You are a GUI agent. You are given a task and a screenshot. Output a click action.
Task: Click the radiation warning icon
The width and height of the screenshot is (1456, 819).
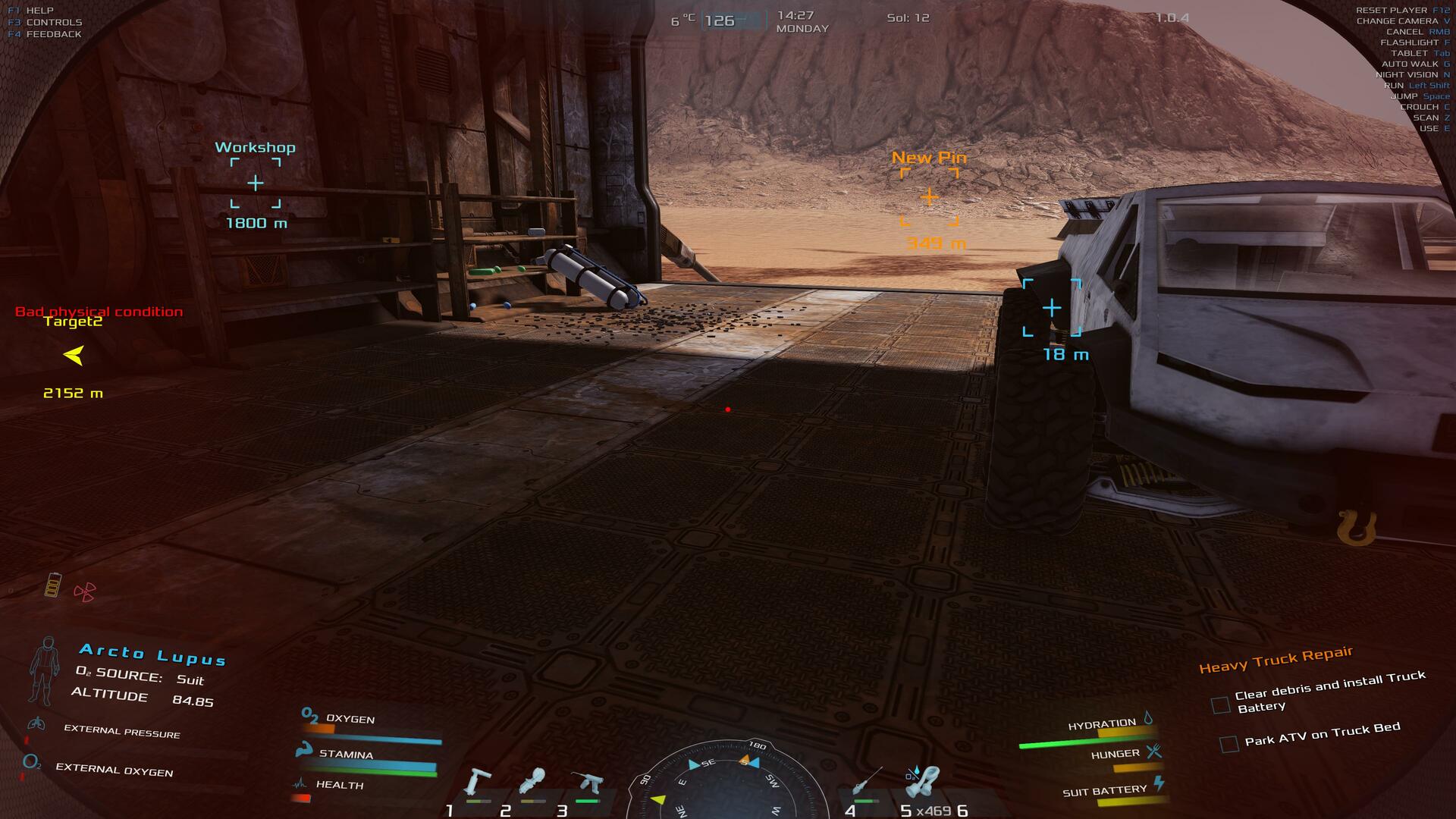tap(84, 591)
